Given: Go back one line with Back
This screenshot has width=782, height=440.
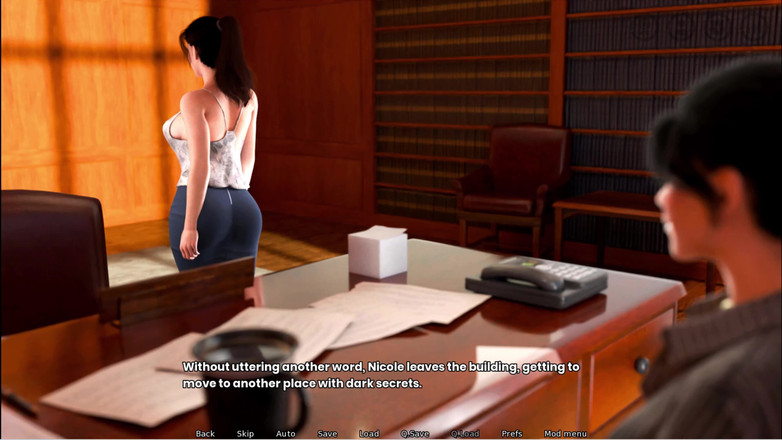Looking at the screenshot, I should point(205,434).
